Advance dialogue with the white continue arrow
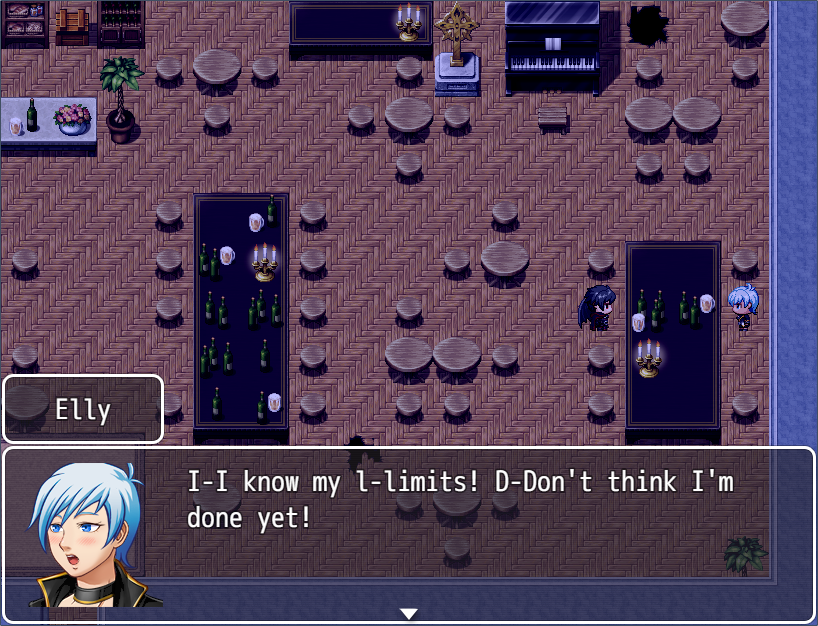 pos(408,613)
